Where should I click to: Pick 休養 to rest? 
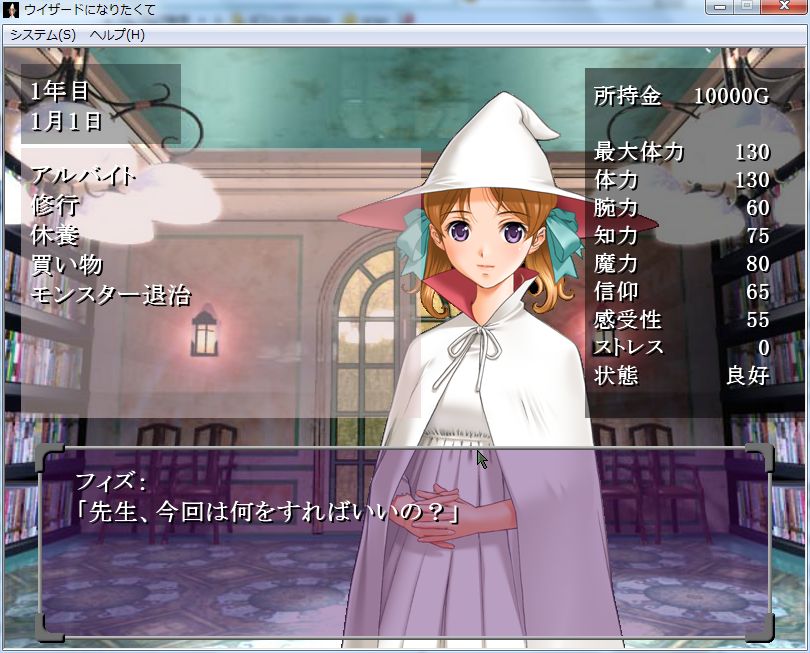(55, 236)
